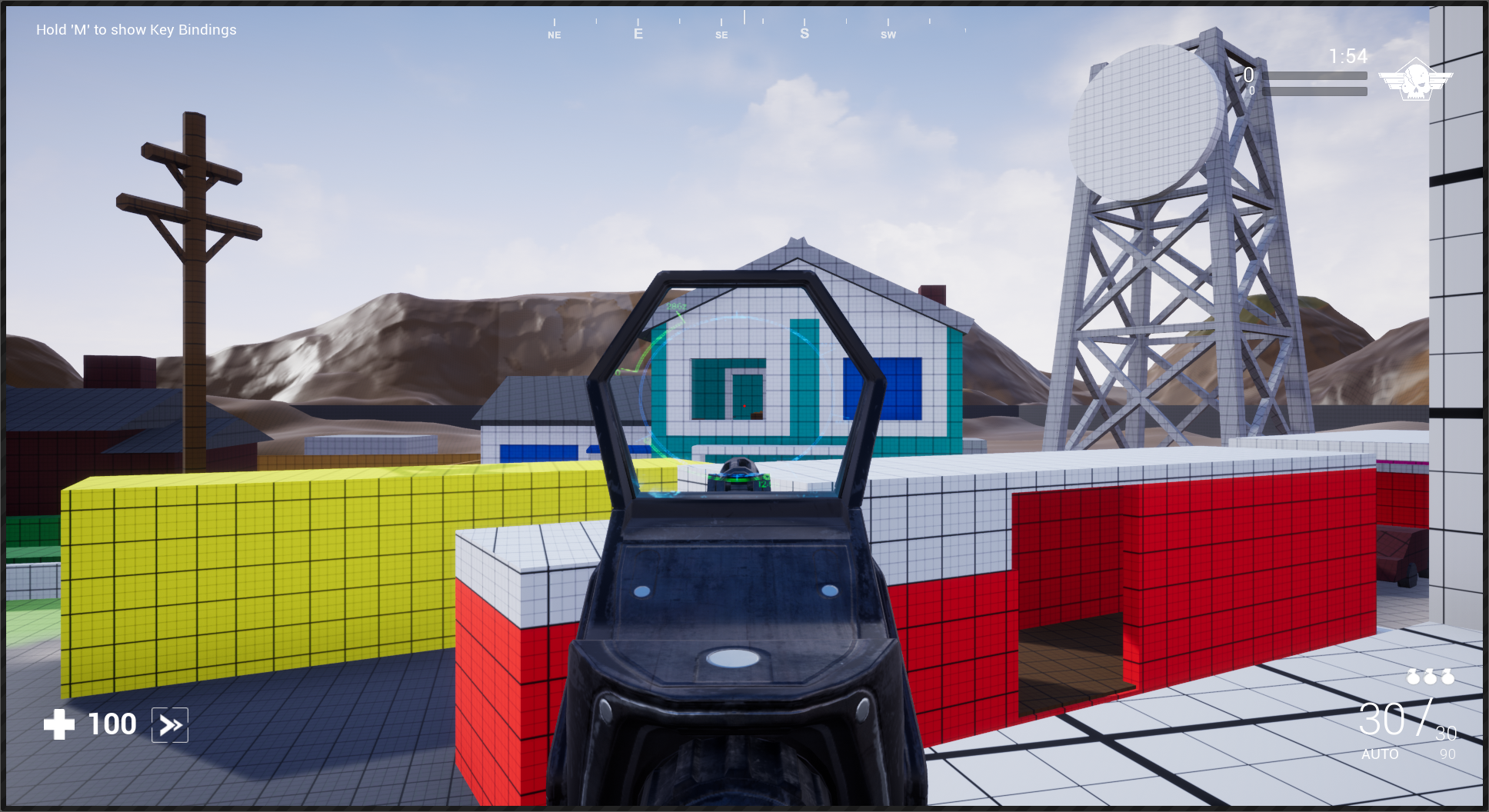Select the winged skull team emblem

tap(1415, 79)
